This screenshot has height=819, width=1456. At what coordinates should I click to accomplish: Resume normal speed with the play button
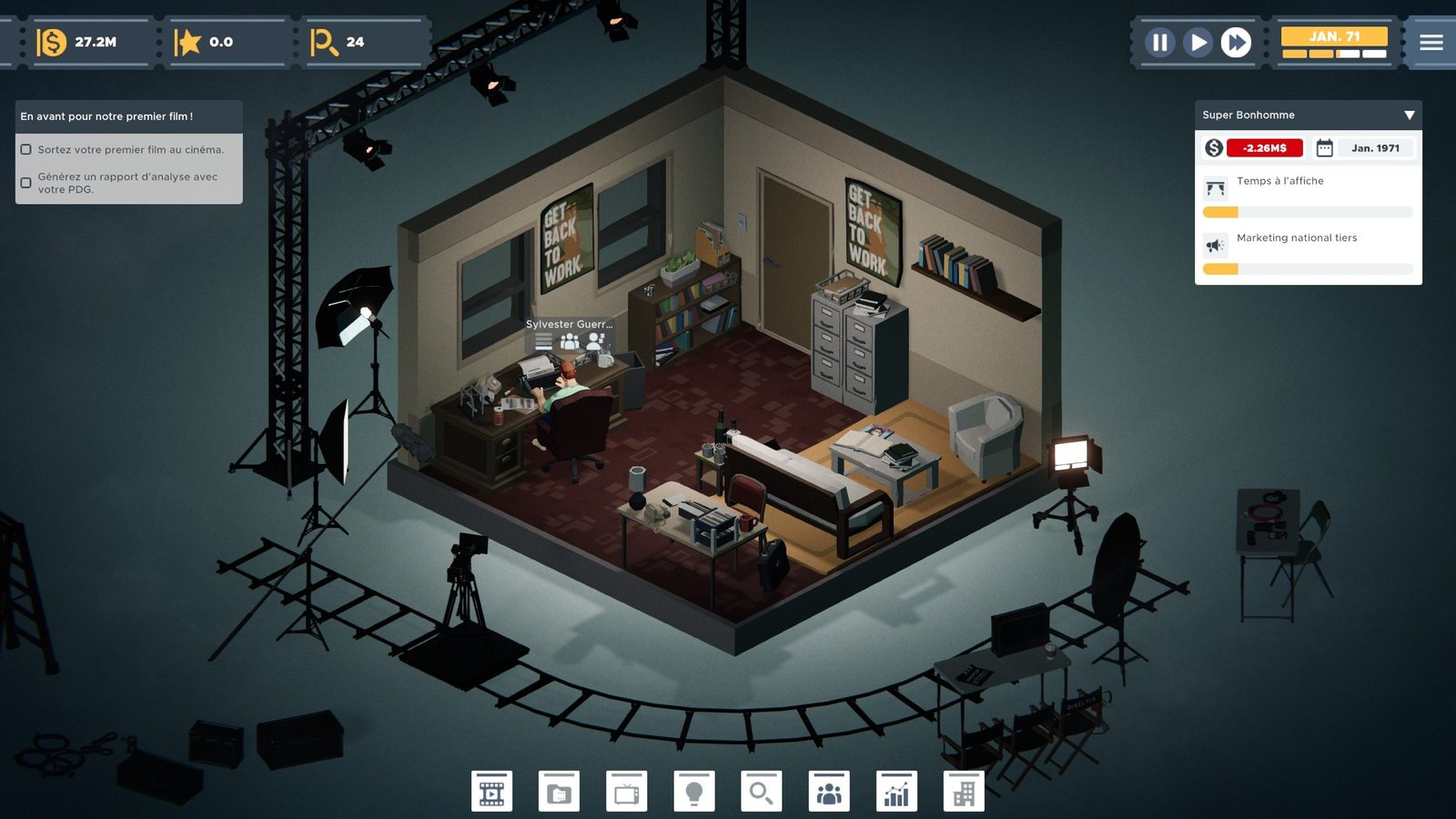[1198, 43]
